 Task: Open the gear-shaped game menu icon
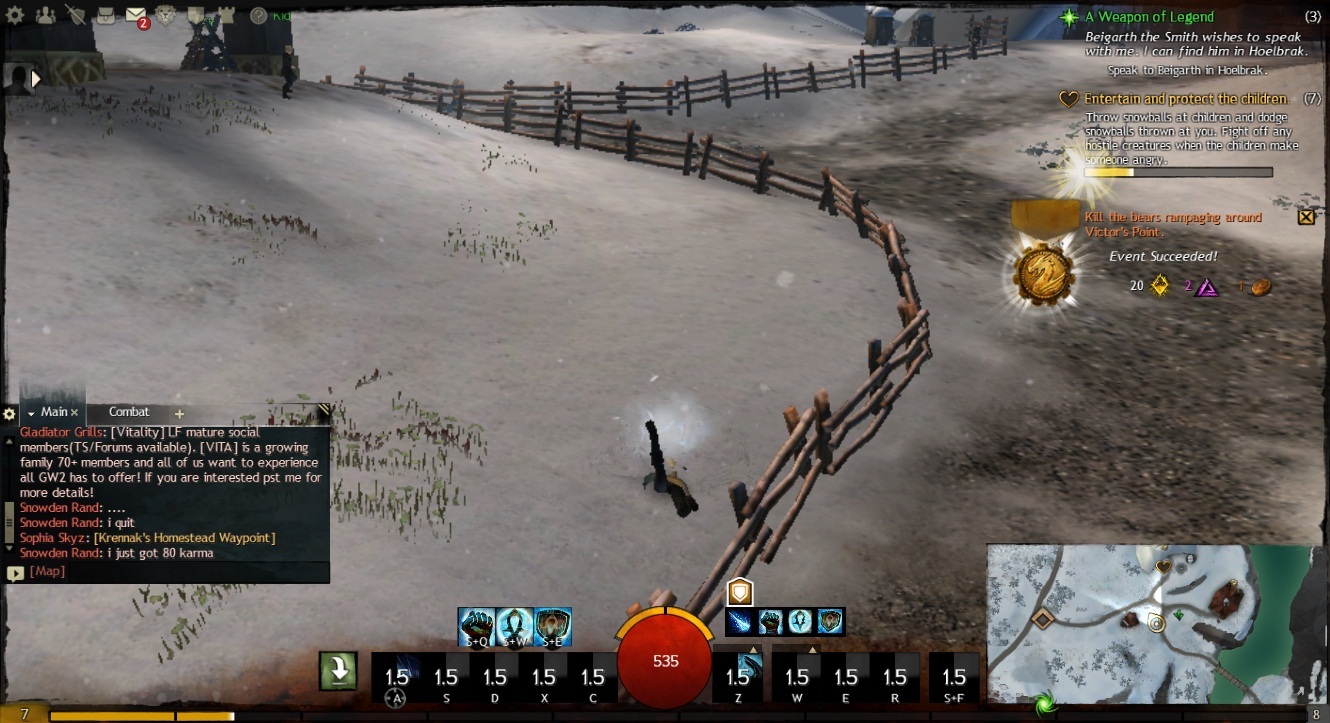click(16, 15)
